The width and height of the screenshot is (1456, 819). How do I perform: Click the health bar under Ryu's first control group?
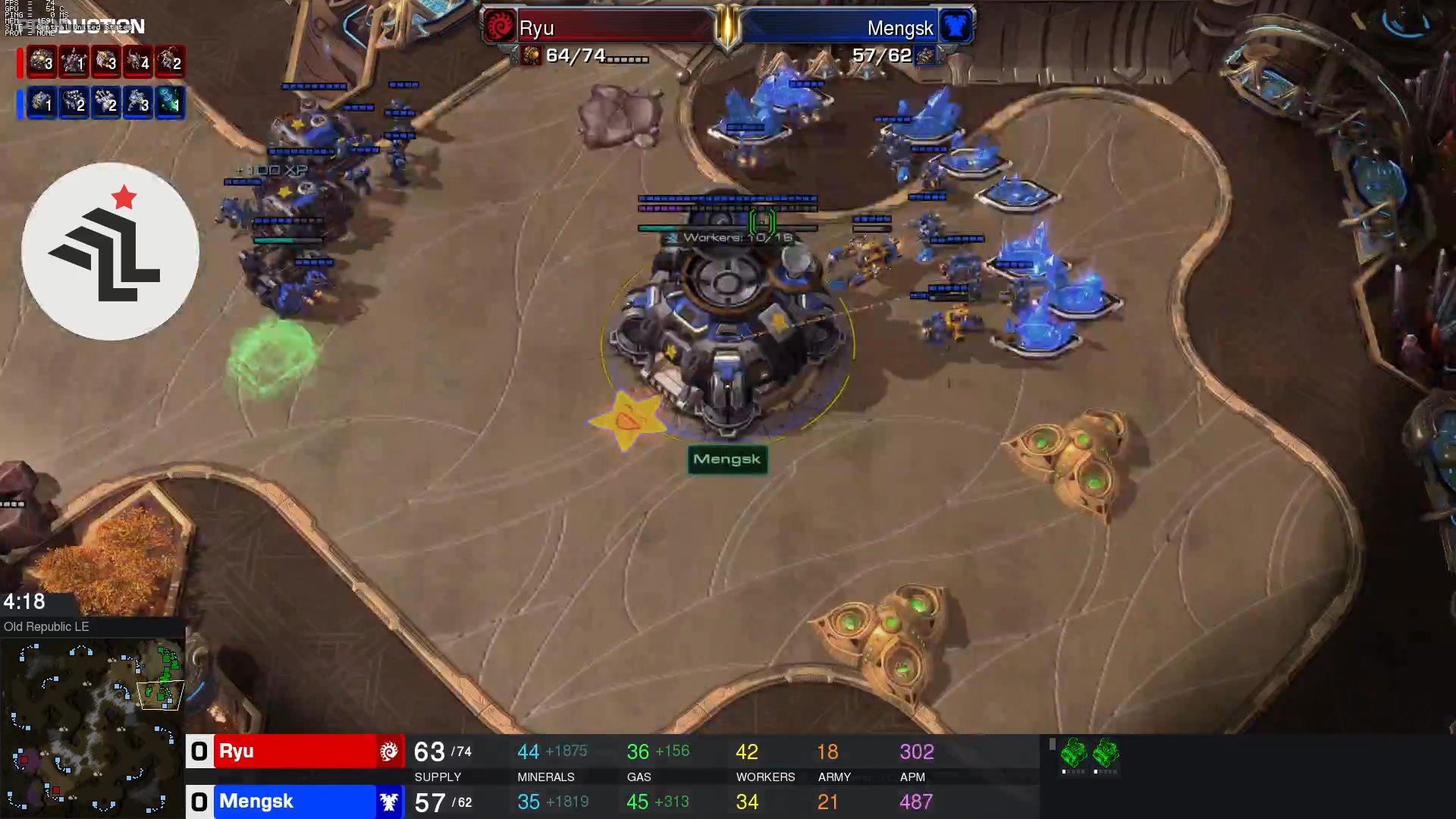pos(42,75)
